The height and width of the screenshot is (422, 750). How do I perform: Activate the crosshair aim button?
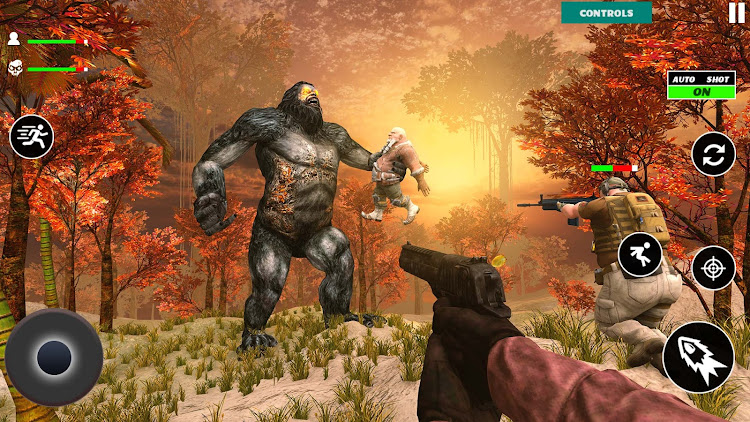point(713,267)
